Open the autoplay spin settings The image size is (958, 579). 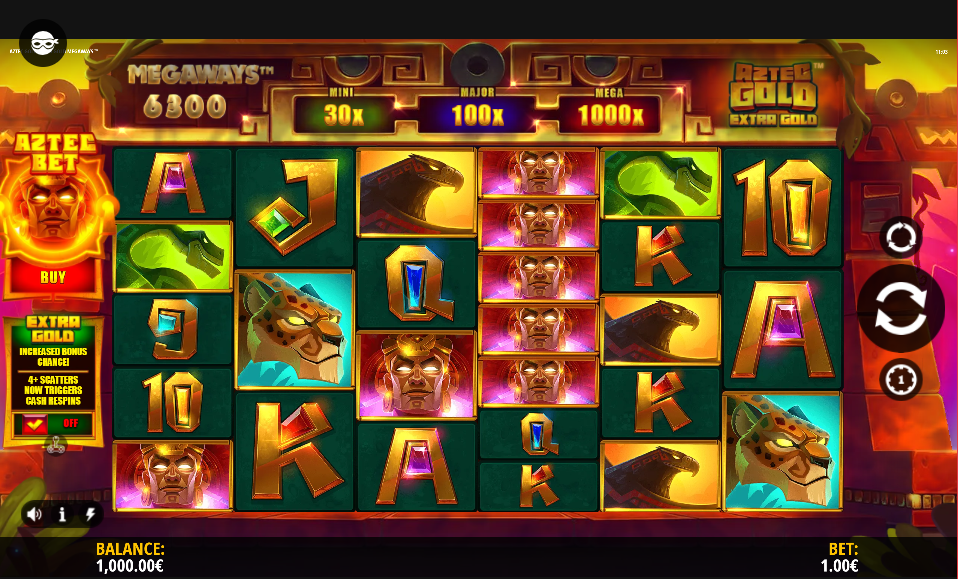[x=900, y=238]
